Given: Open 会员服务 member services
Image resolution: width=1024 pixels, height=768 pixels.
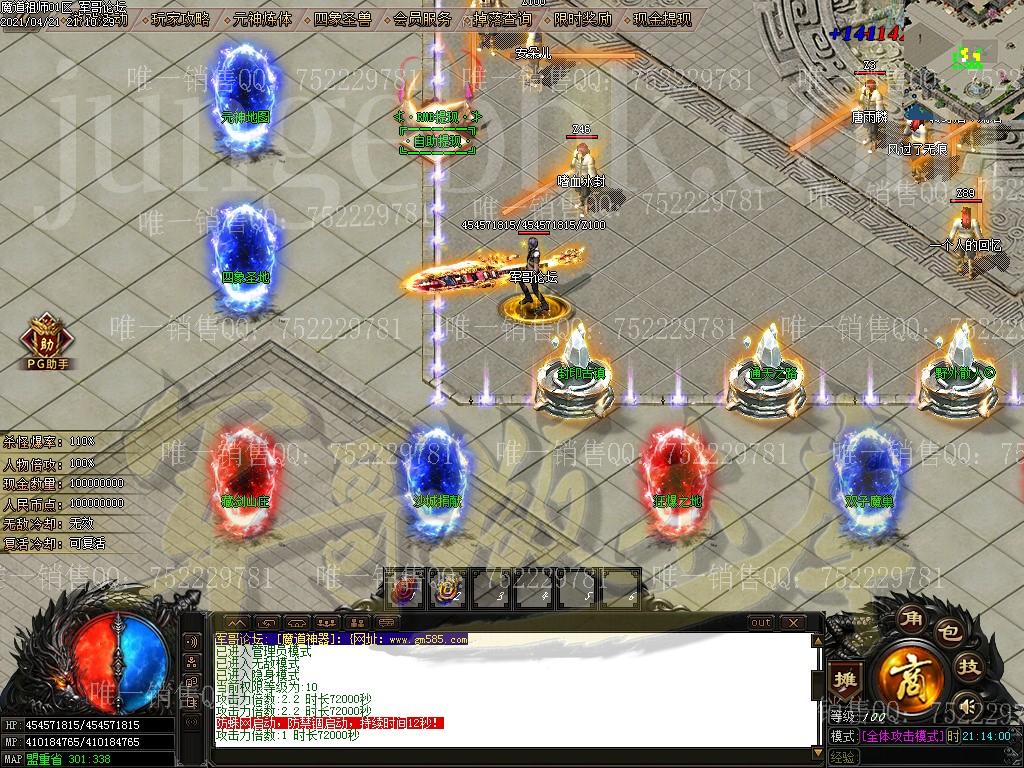Looking at the screenshot, I should click(422, 19).
